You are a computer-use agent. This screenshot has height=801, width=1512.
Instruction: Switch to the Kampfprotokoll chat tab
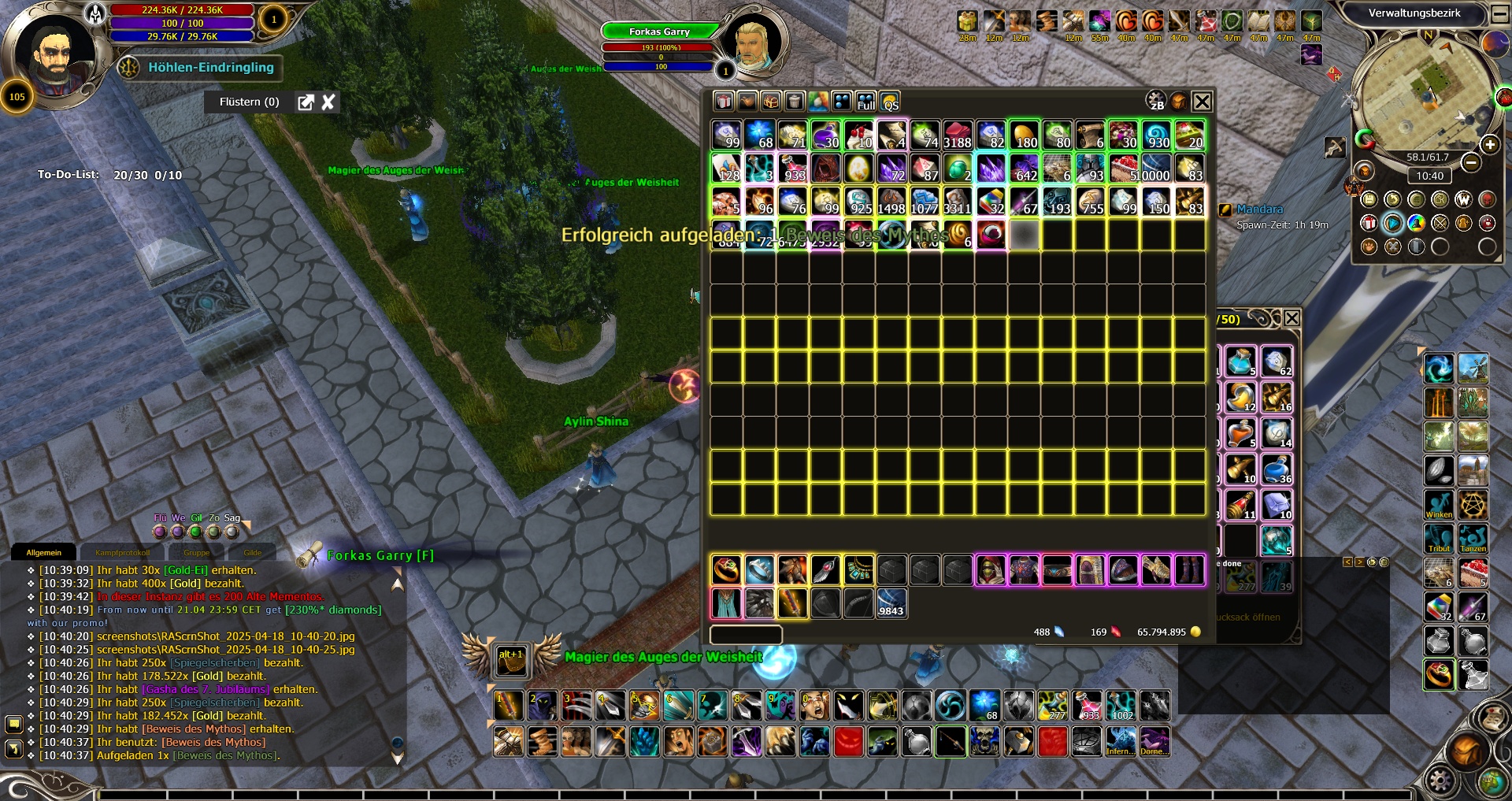tap(122, 552)
